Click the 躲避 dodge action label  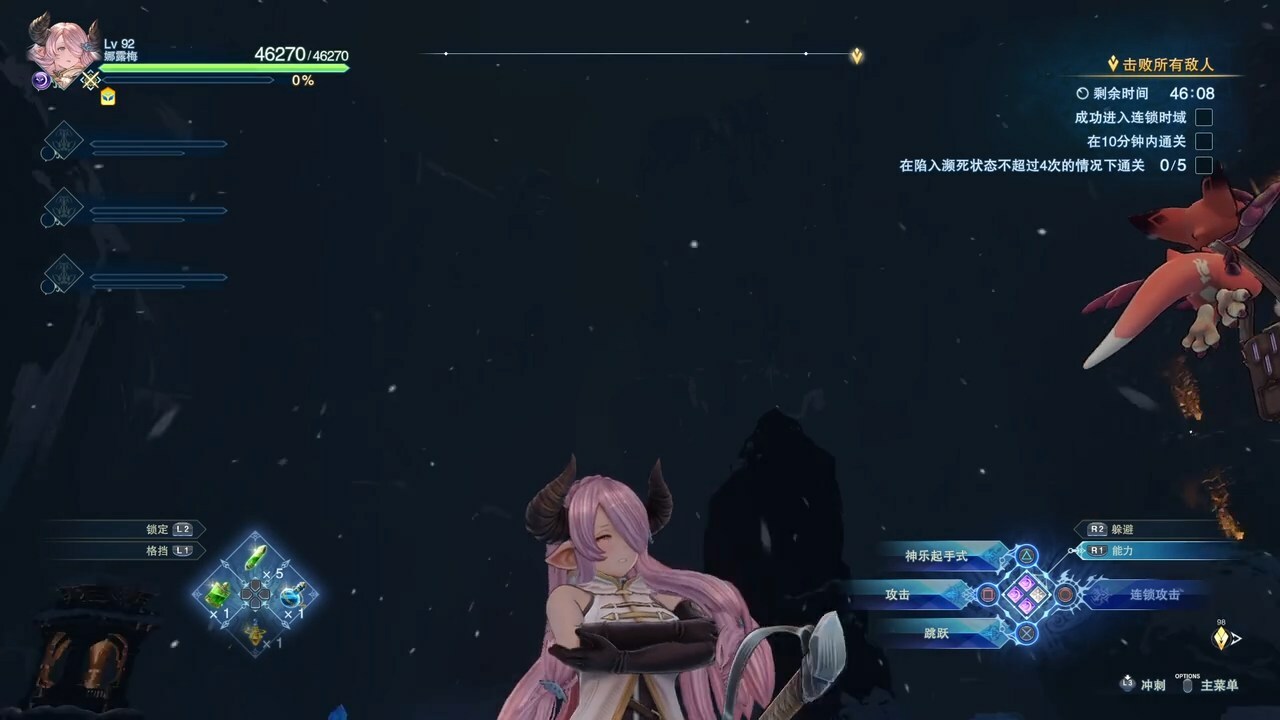pyautogui.click(x=1122, y=529)
